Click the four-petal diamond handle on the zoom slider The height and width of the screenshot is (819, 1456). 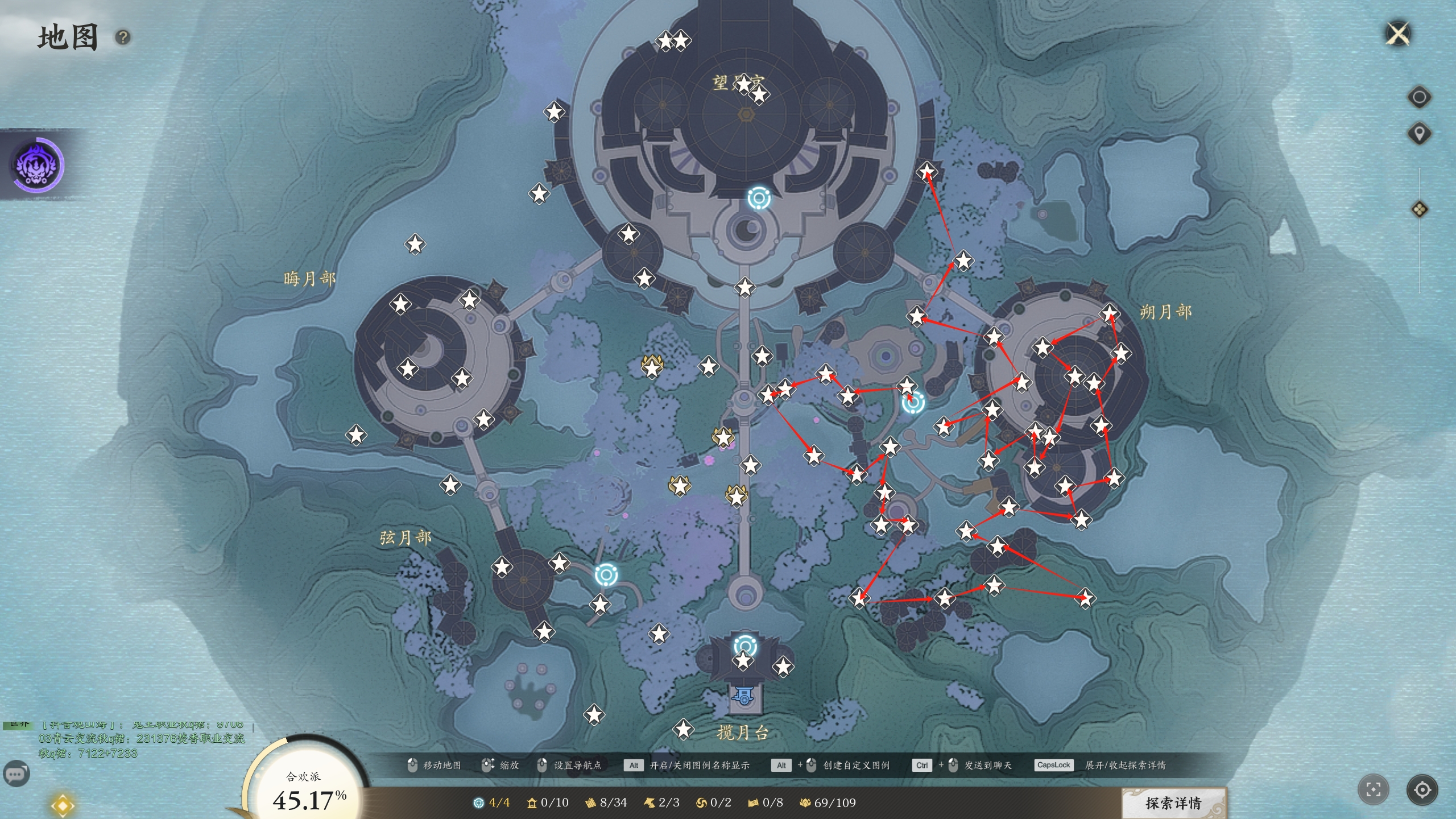tap(1419, 209)
